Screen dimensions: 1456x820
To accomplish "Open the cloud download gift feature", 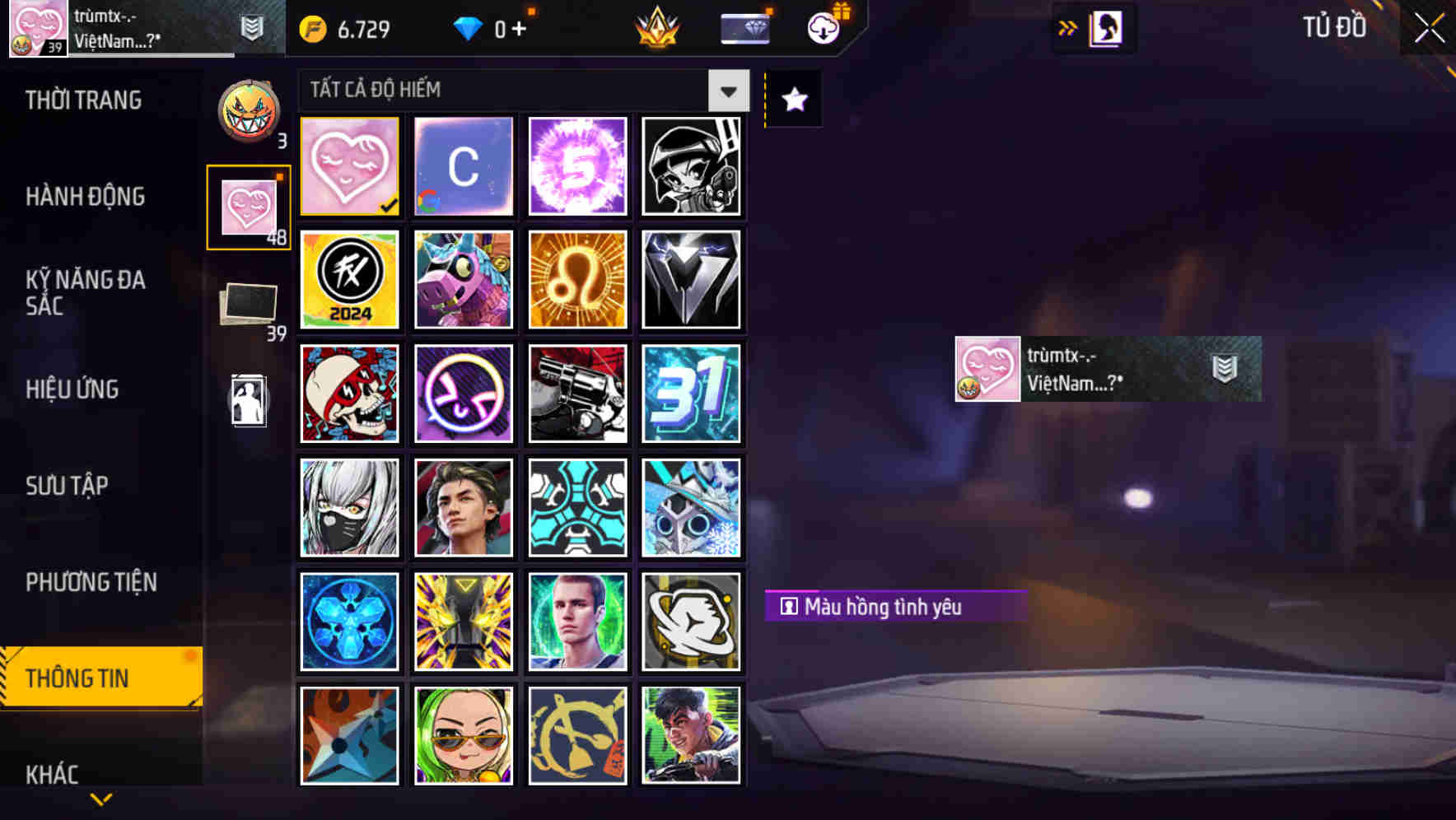I will pyautogui.click(x=823, y=28).
